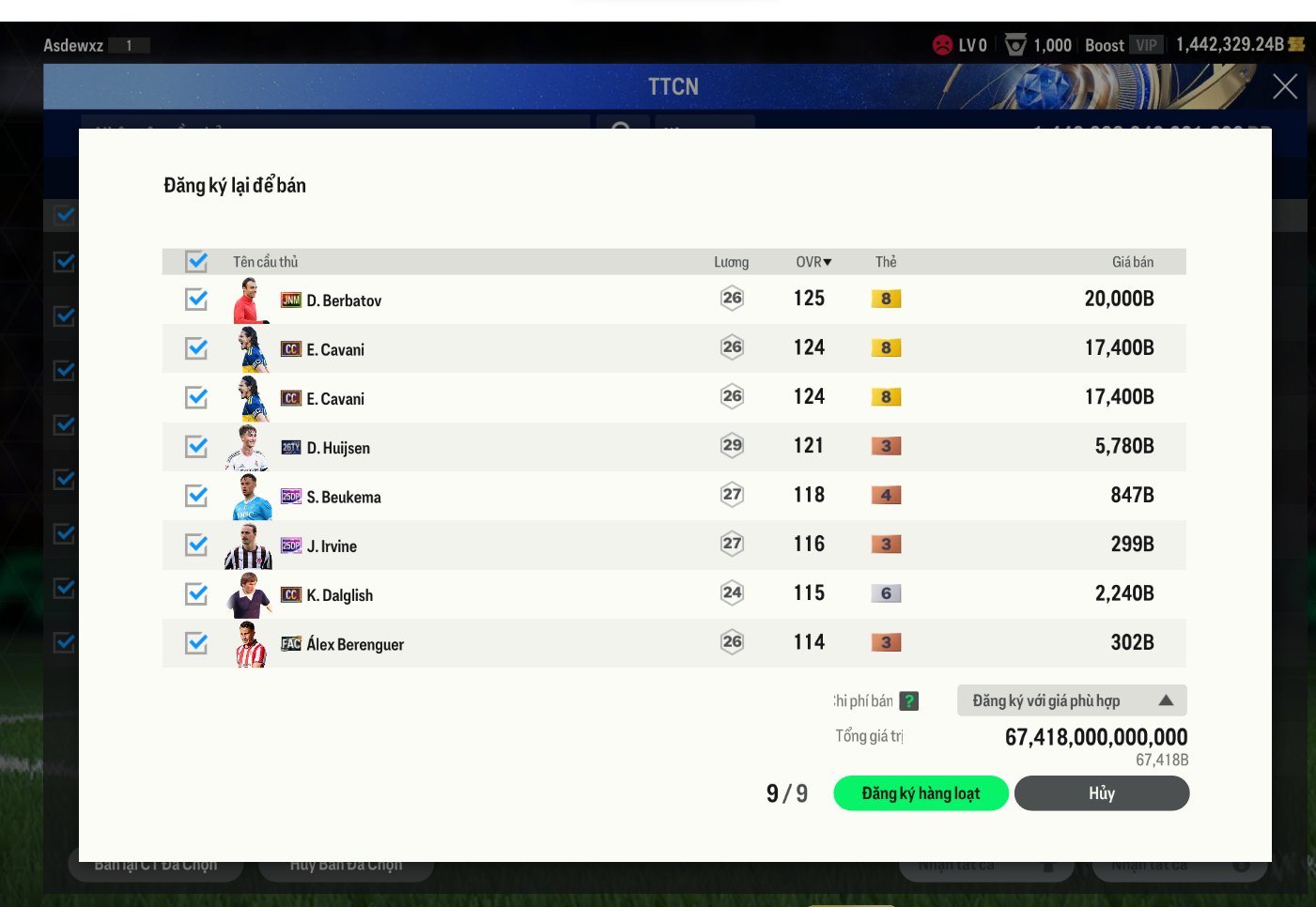Untick K. Dalglish's checkbox

tap(196, 593)
